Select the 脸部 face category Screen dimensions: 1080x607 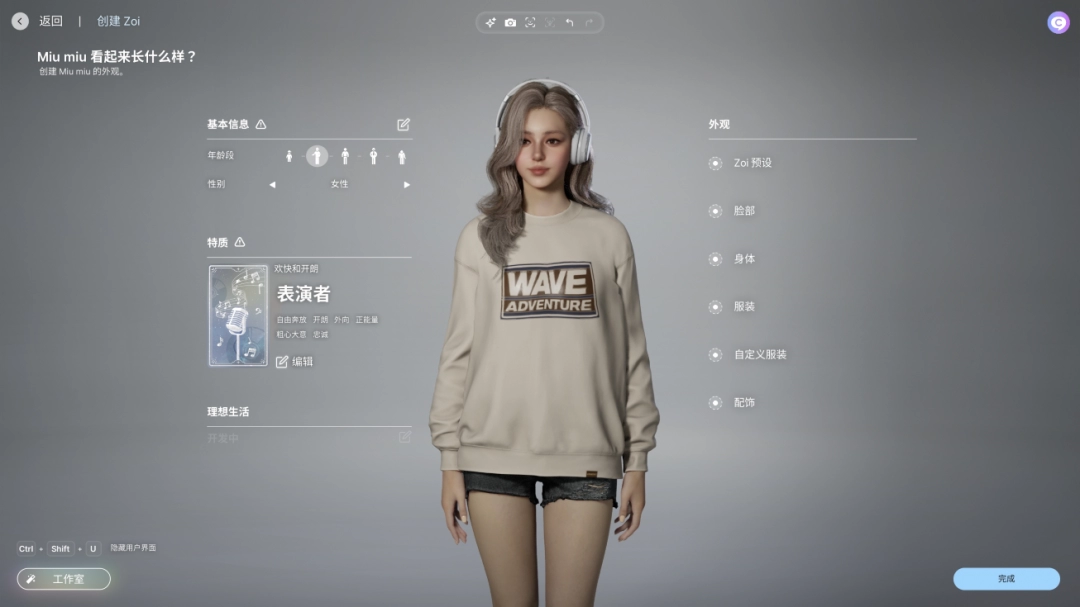[744, 211]
